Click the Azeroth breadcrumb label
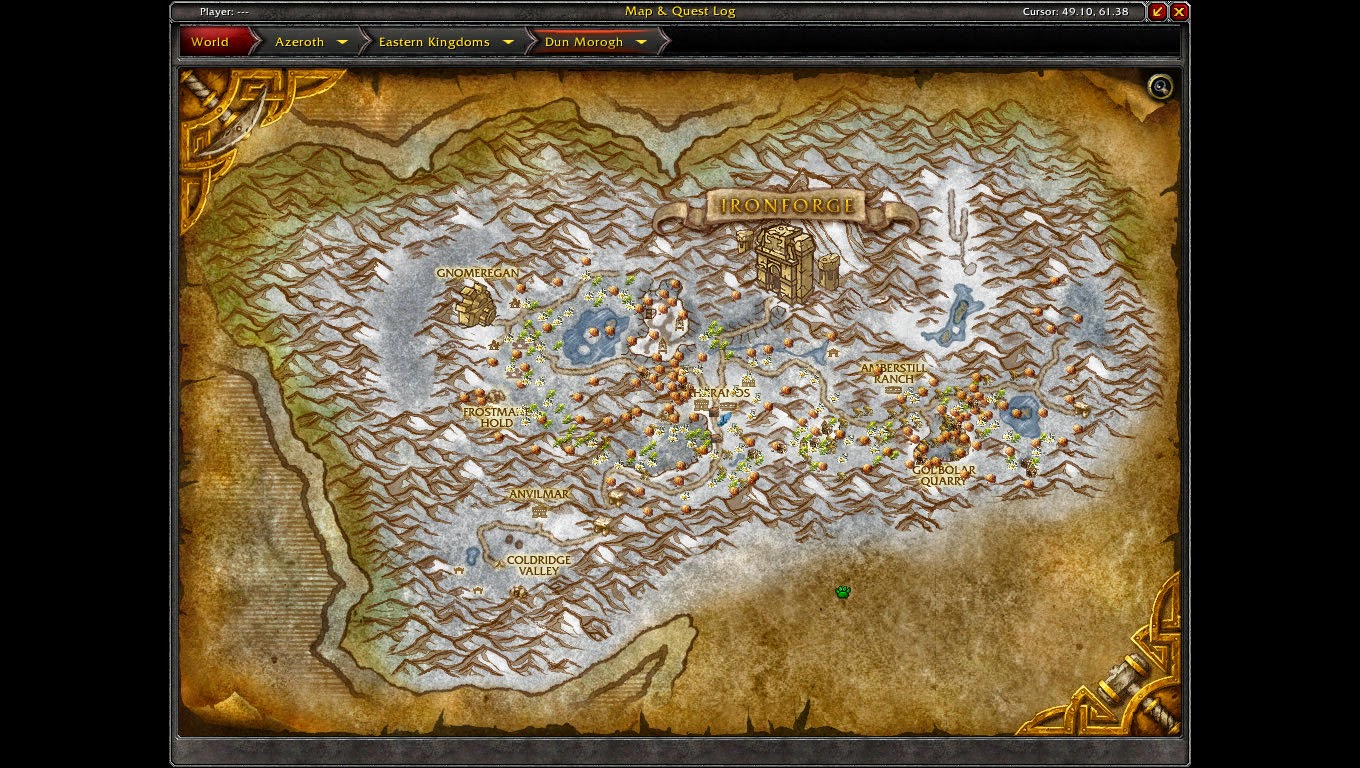This screenshot has height=768, width=1360. pos(301,42)
